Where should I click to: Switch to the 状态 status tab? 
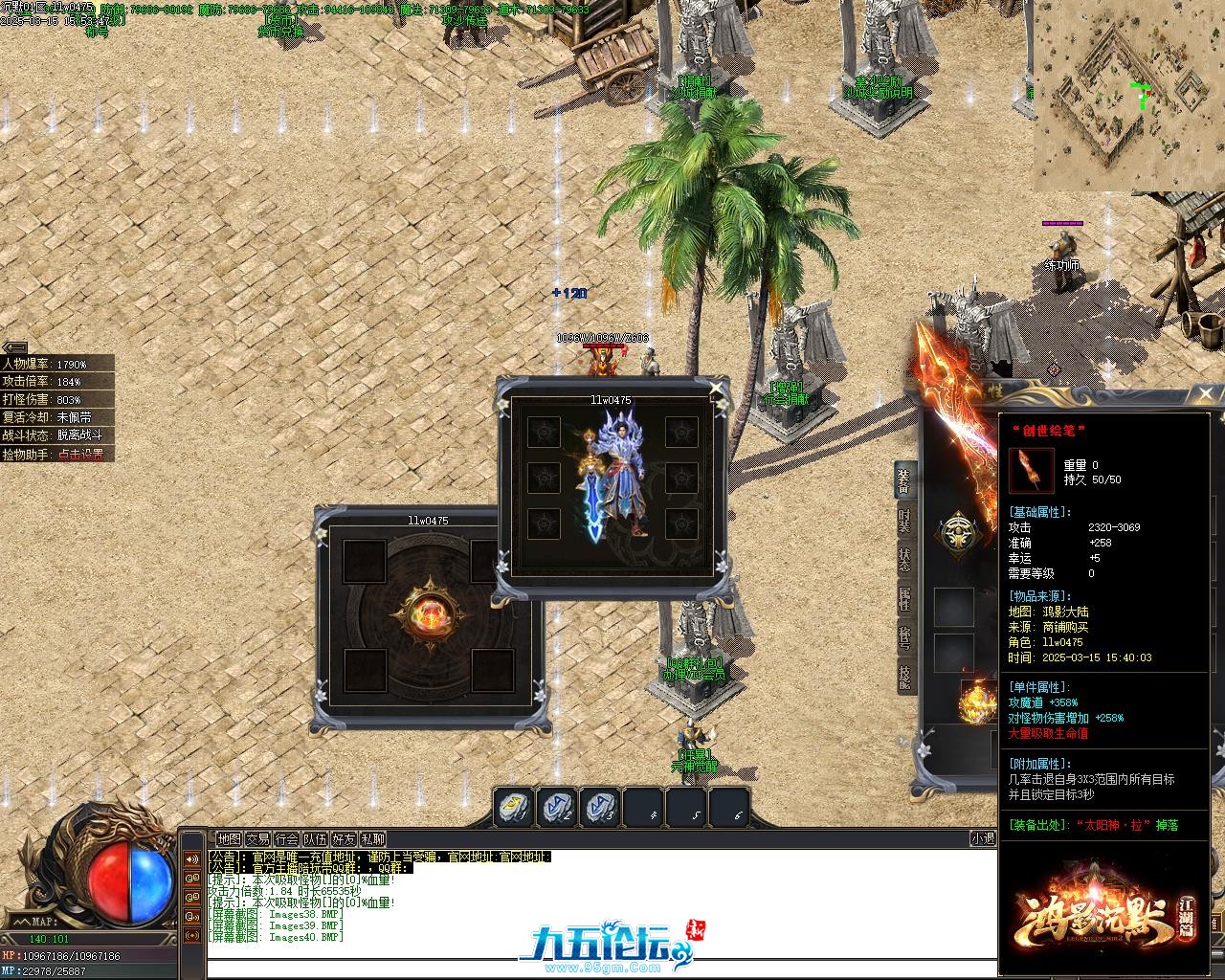tap(904, 560)
